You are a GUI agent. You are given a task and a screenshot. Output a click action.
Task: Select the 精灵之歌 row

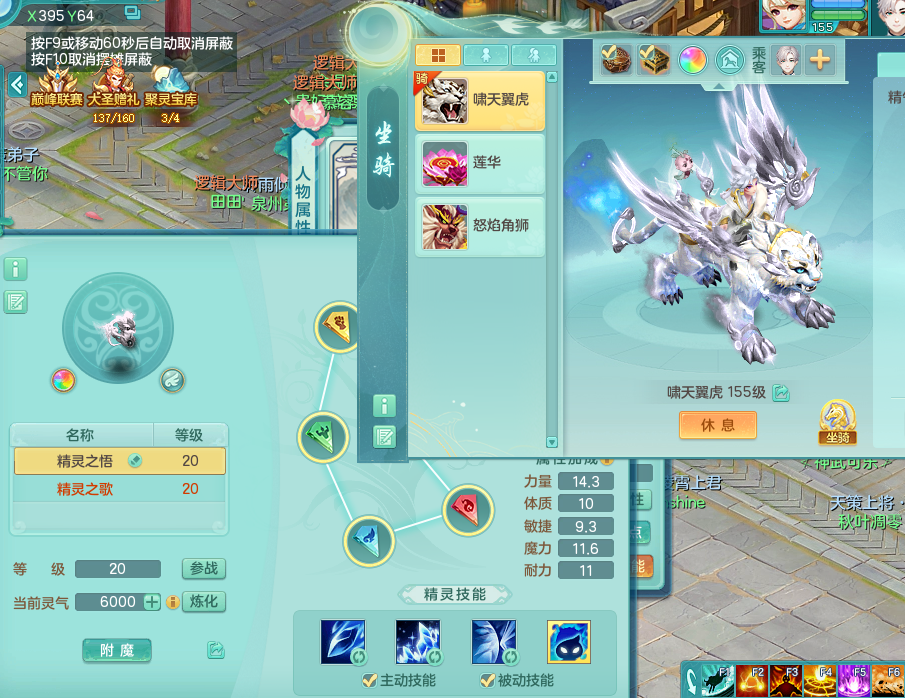pyautogui.click(x=119, y=489)
